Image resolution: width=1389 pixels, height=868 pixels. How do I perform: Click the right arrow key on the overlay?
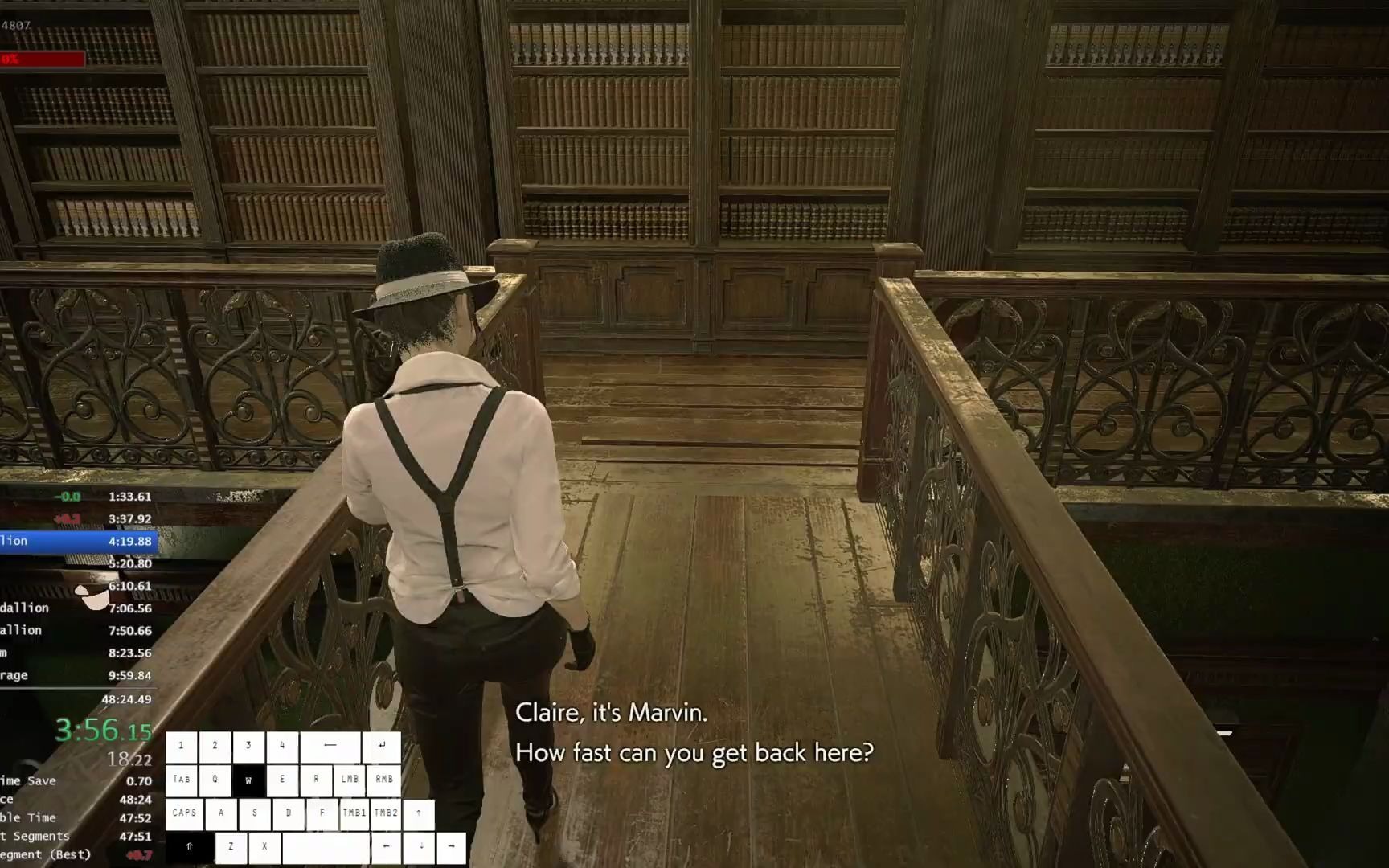point(451,846)
